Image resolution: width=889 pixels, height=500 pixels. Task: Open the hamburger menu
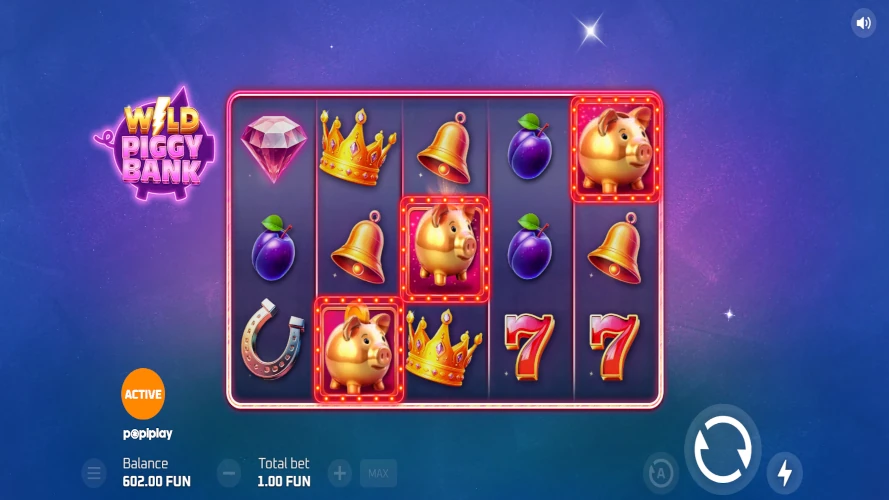[x=93, y=473]
